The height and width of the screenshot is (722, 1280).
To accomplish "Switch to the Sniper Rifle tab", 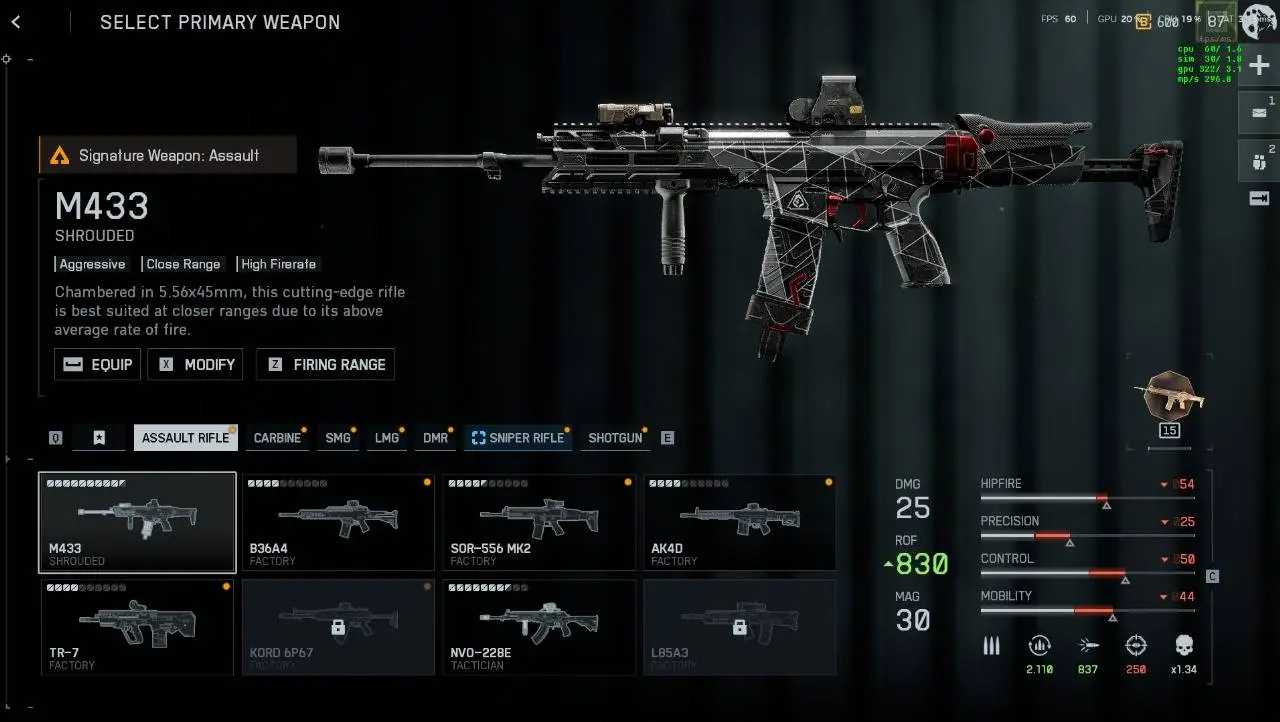I will pyautogui.click(x=518, y=438).
